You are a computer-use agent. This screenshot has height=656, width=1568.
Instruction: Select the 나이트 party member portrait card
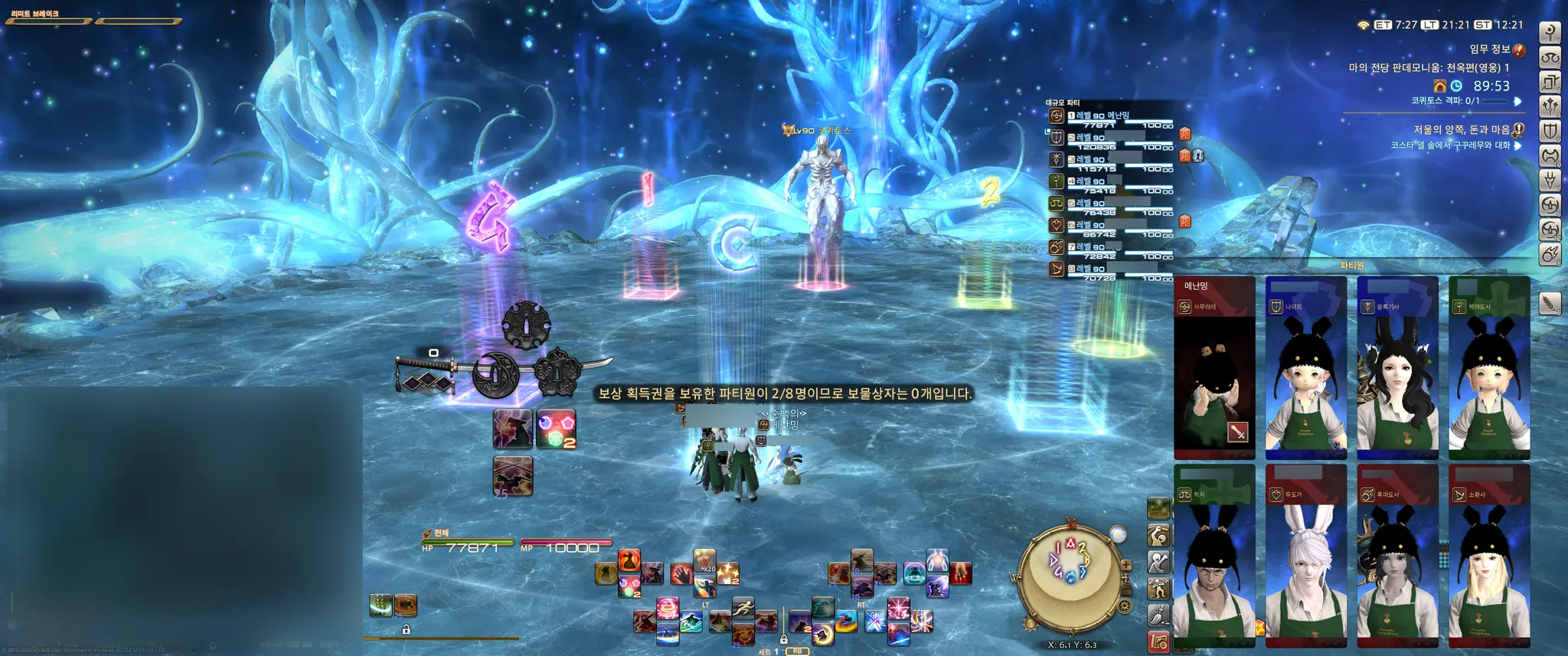[x=1305, y=367]
